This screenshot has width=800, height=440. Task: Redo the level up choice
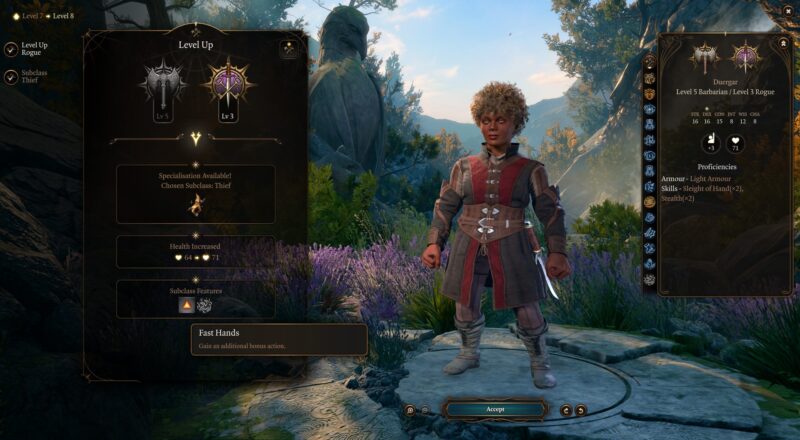[x=581, y=410]
